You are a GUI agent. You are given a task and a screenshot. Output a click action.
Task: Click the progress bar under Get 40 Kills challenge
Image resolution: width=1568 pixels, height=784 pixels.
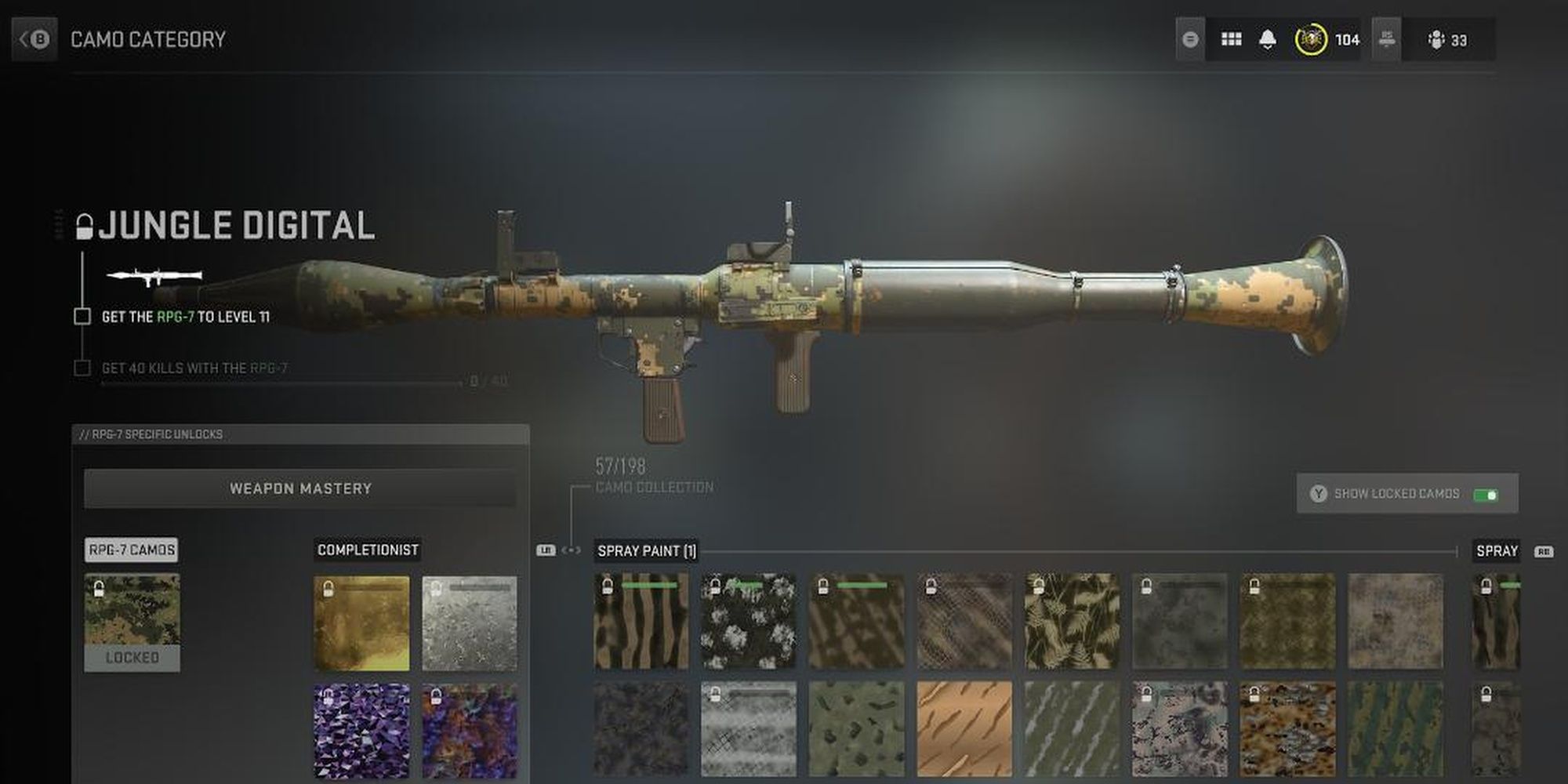[x=282, y=383]
